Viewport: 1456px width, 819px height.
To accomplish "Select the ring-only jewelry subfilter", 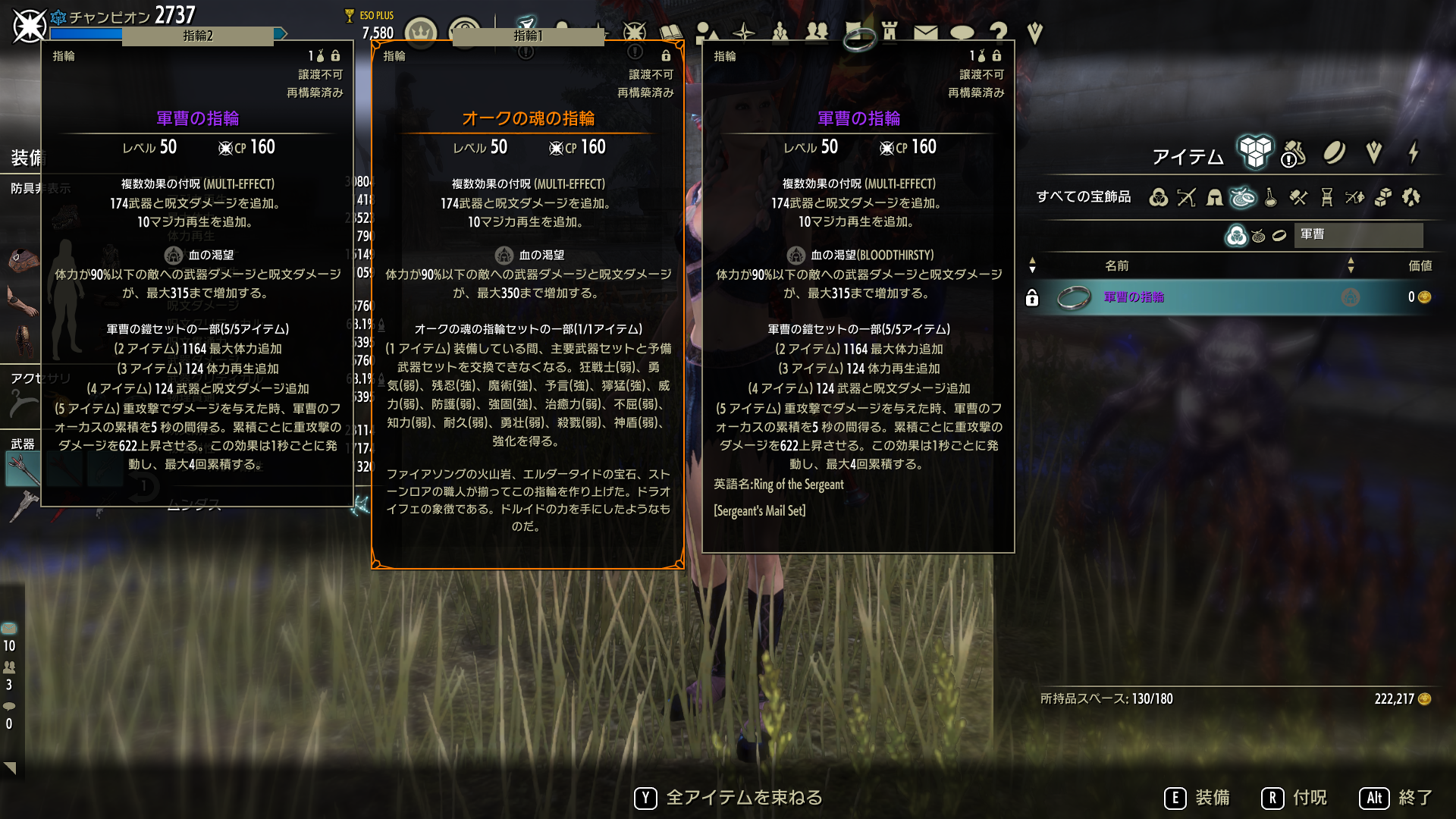I will [x=1279, y=236].
